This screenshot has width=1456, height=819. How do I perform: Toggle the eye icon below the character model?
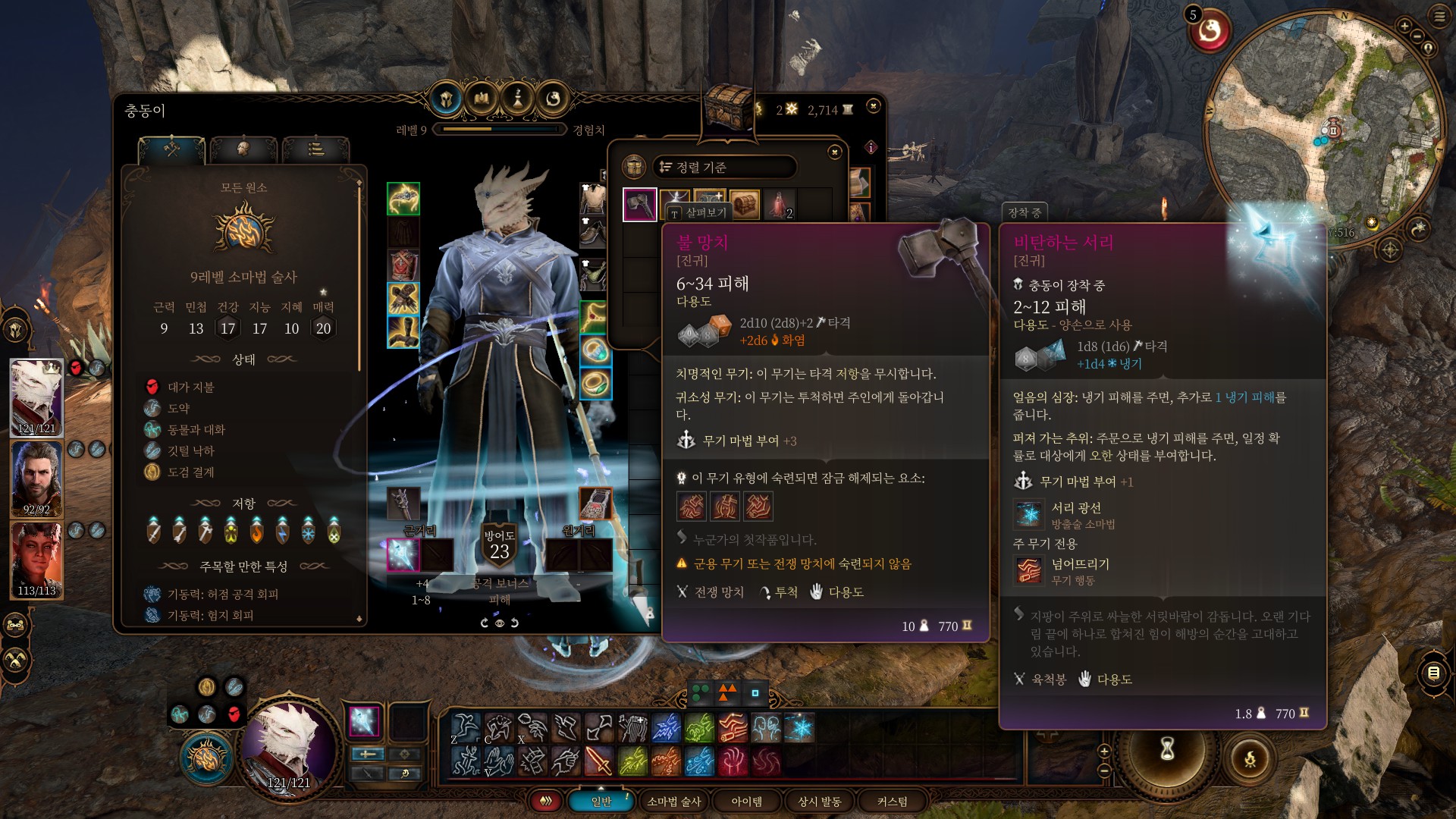click(500, 622)
